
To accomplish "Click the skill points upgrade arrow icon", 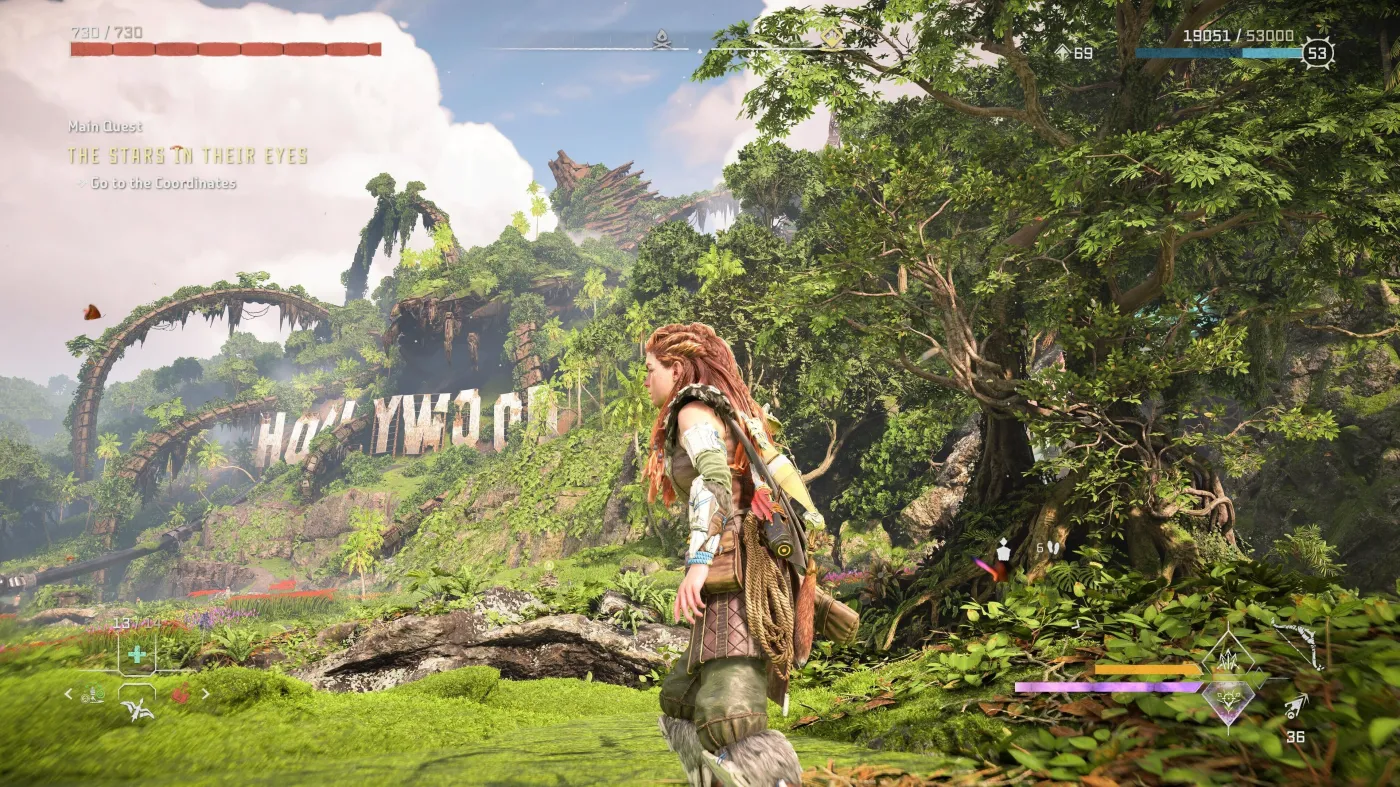I will (1062, 50).
